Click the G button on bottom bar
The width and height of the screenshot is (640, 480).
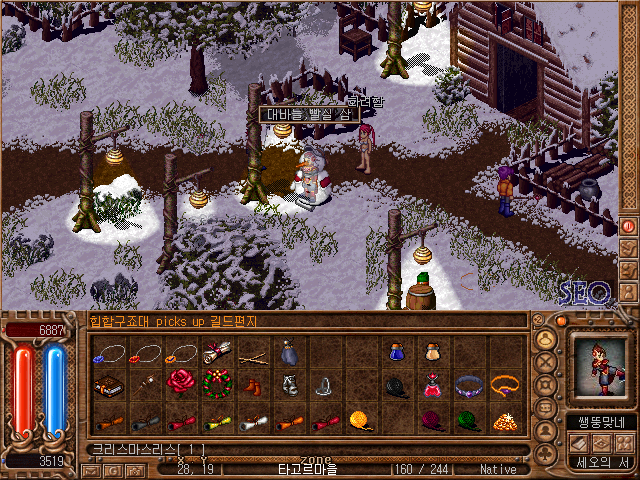[x=111, y=469]
